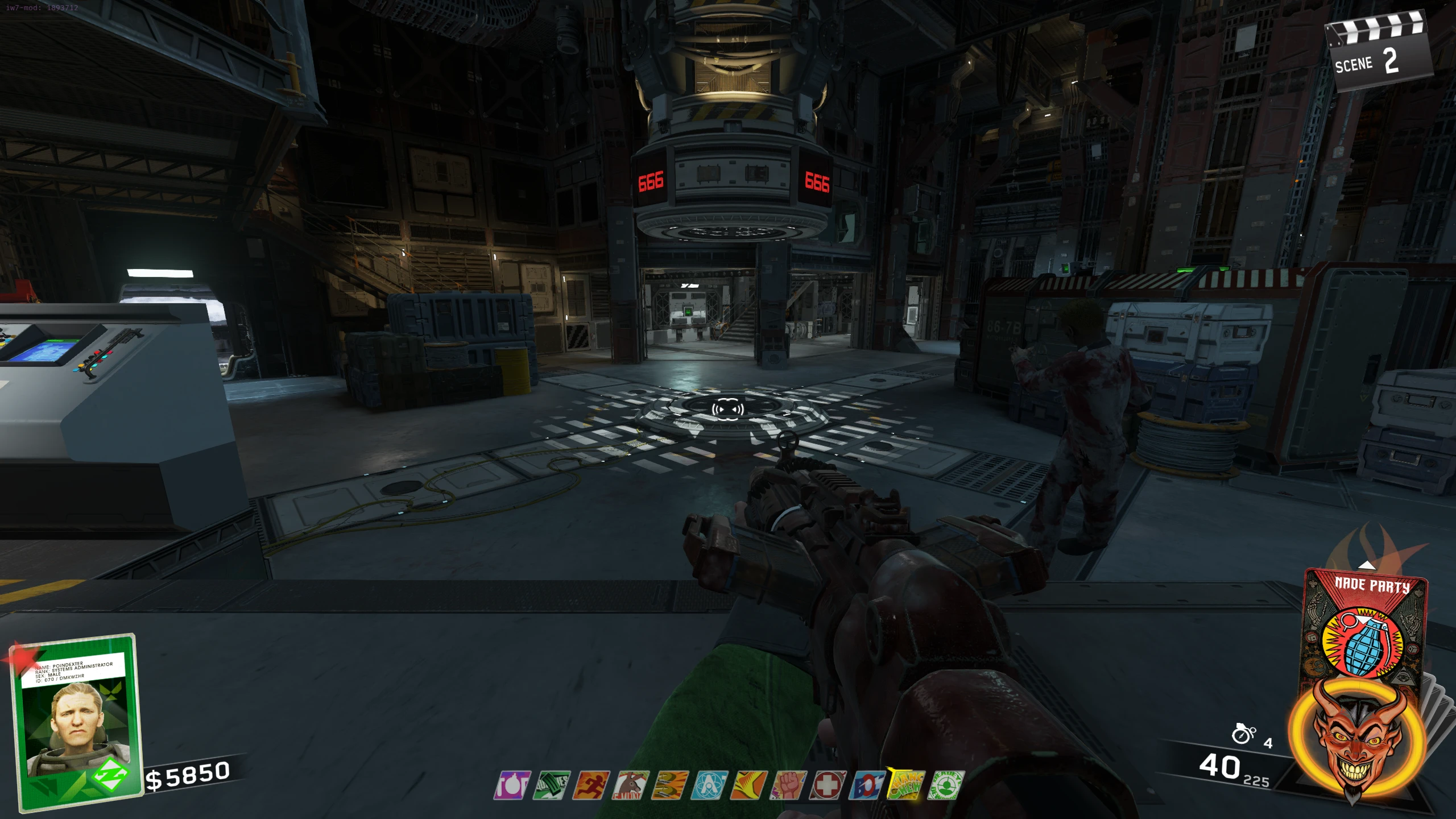Image resolution: width=1456 pixels, height=819 pixels.
Task: Click the Bang Bangs double bullet perk
Action: coord(671,785)
